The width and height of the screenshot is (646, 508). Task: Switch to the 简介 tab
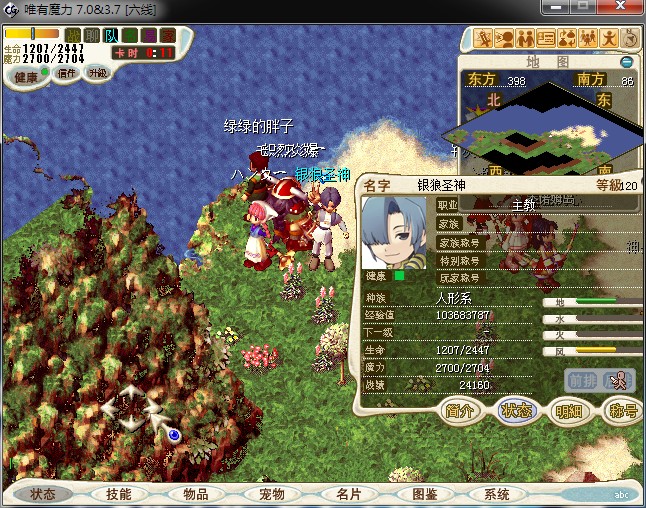(x=461, y=410)
